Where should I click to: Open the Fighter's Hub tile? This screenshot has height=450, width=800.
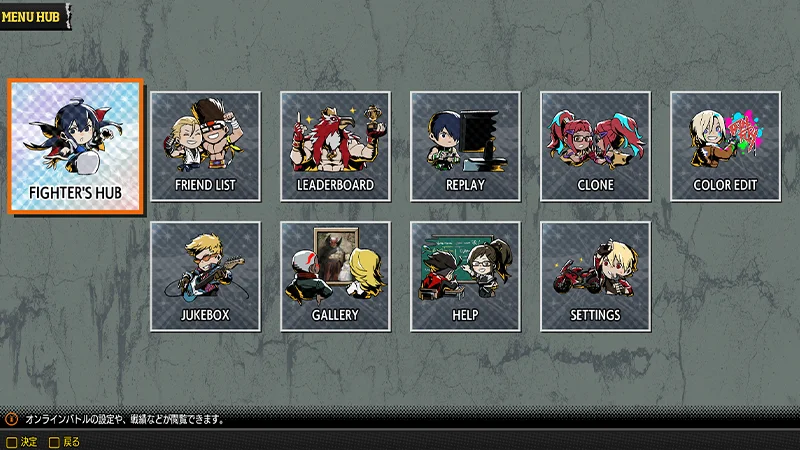76,146
